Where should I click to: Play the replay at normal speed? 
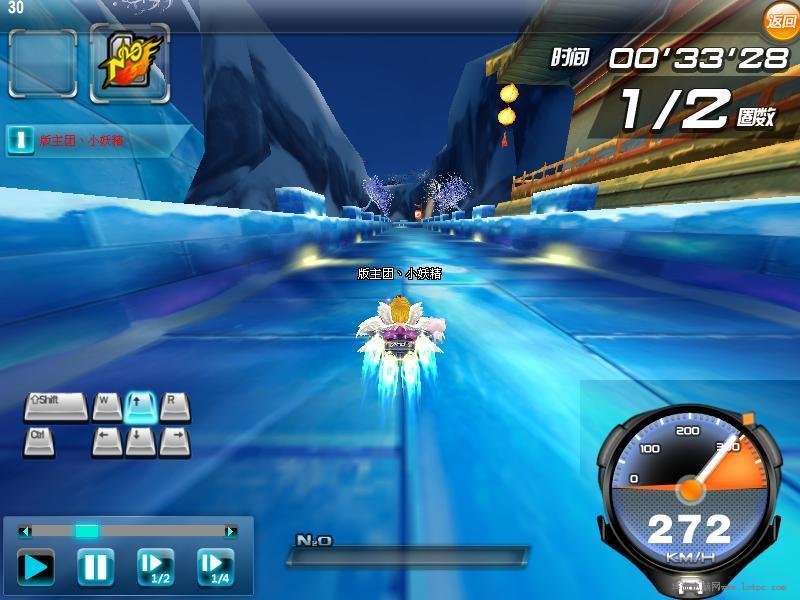click(x=37, y=568)
